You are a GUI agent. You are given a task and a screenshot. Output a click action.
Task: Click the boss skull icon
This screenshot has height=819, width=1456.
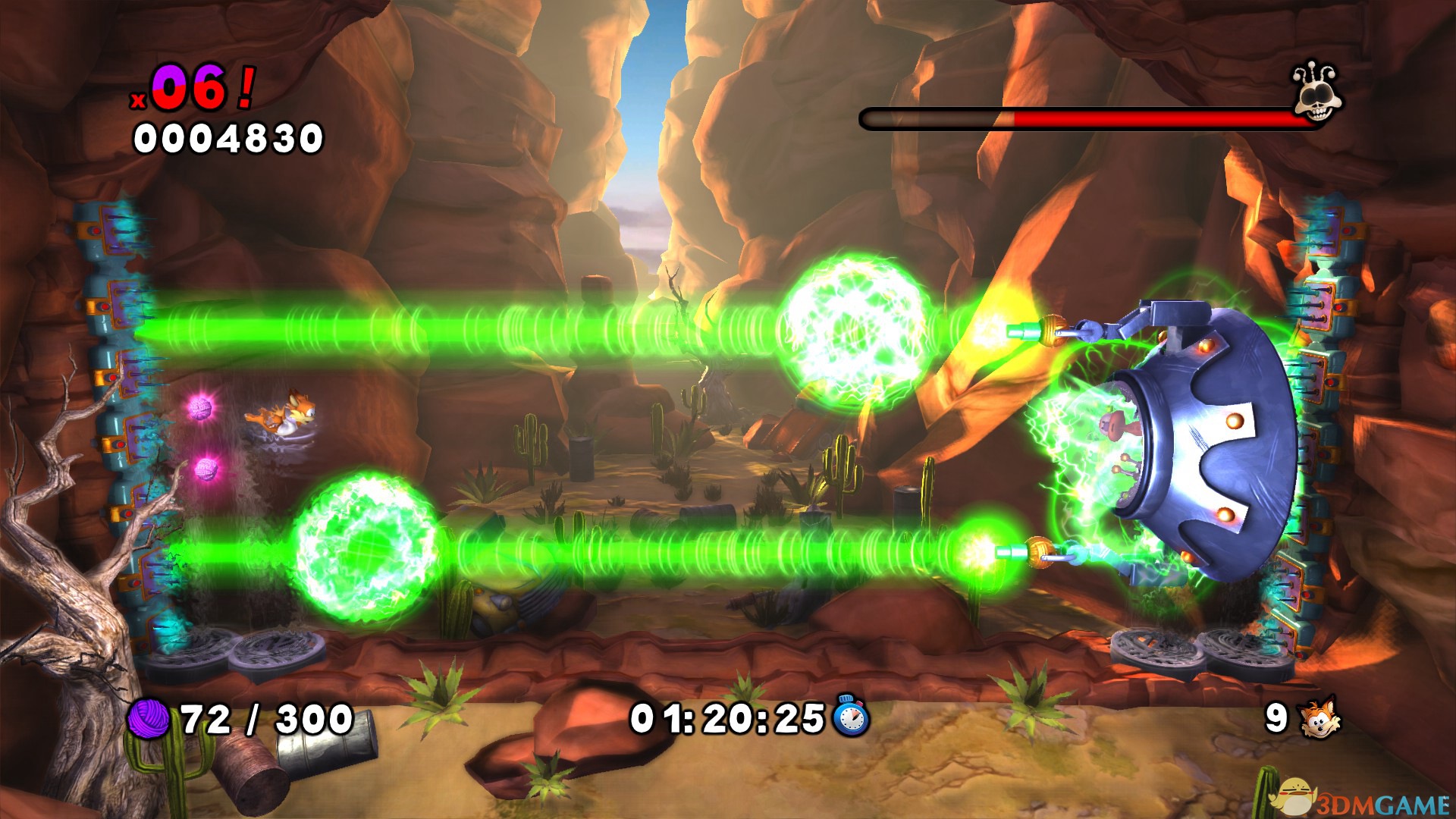tap(1317, 95)
